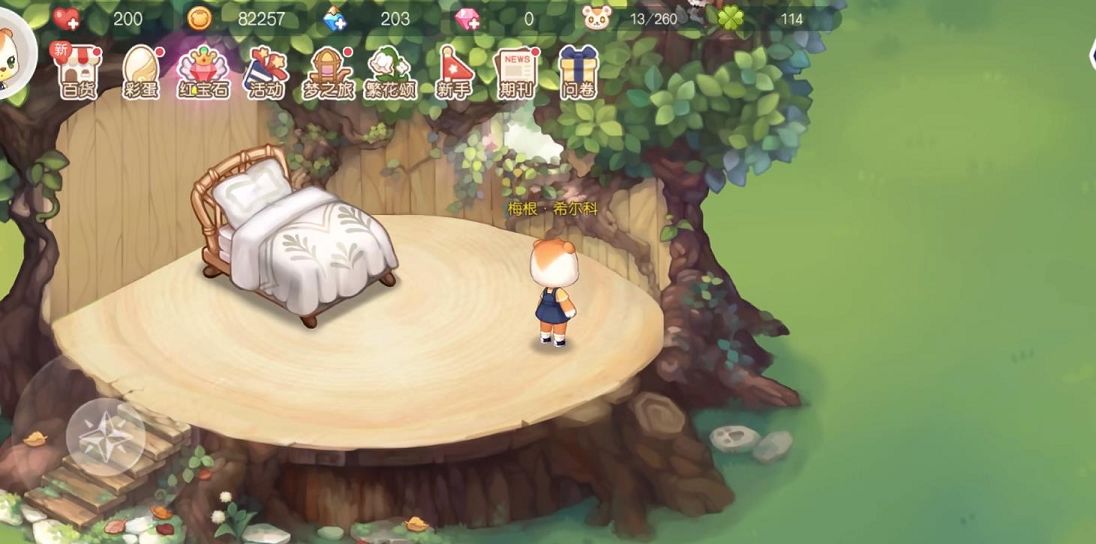Tap the four-leaf clover icon
Image resolution: width=1096 pixels, height=544 pixels.
(x=730, y=18)
